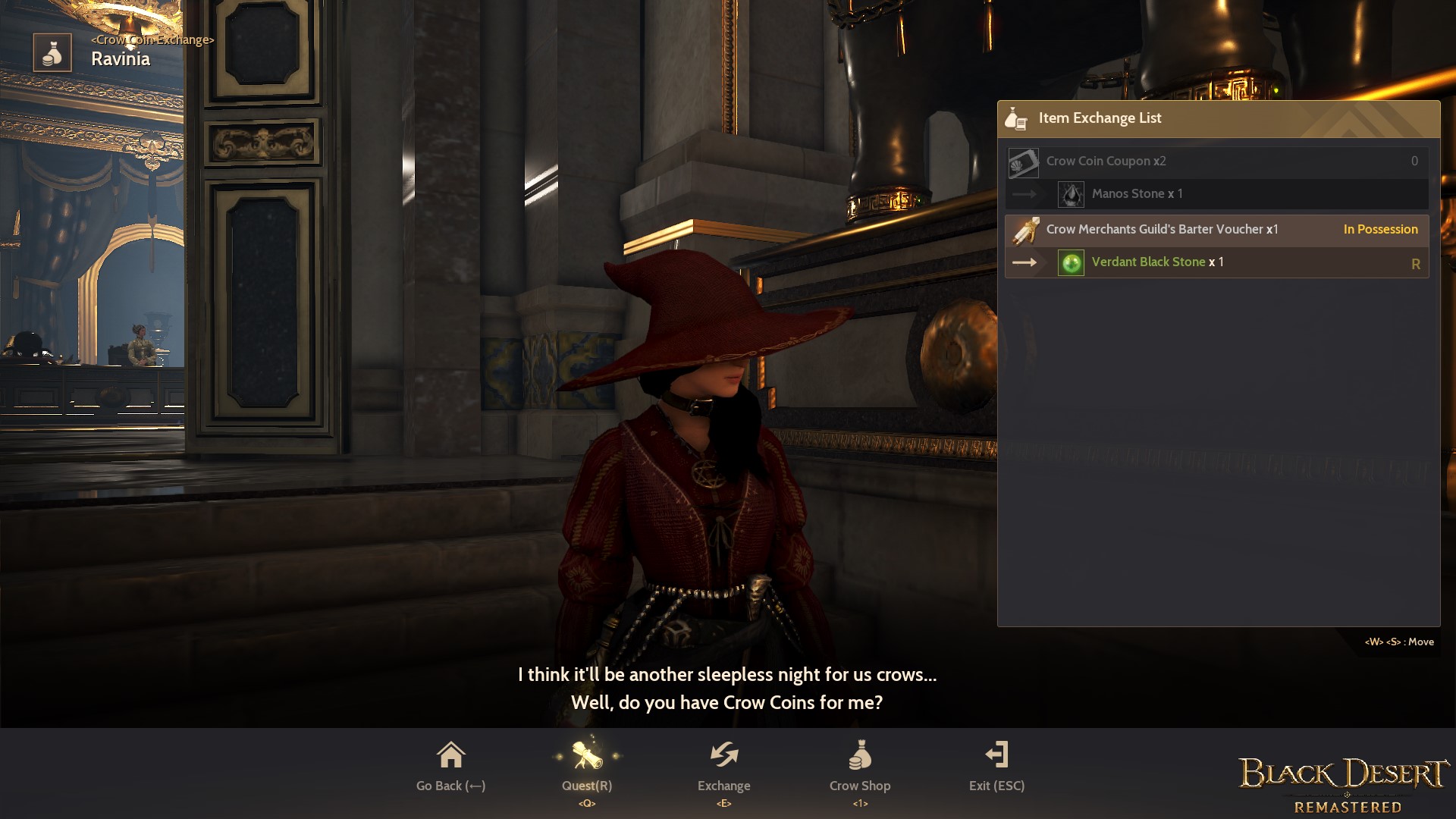
Task: Click the Go Back home icon
Action: [450, 755]
